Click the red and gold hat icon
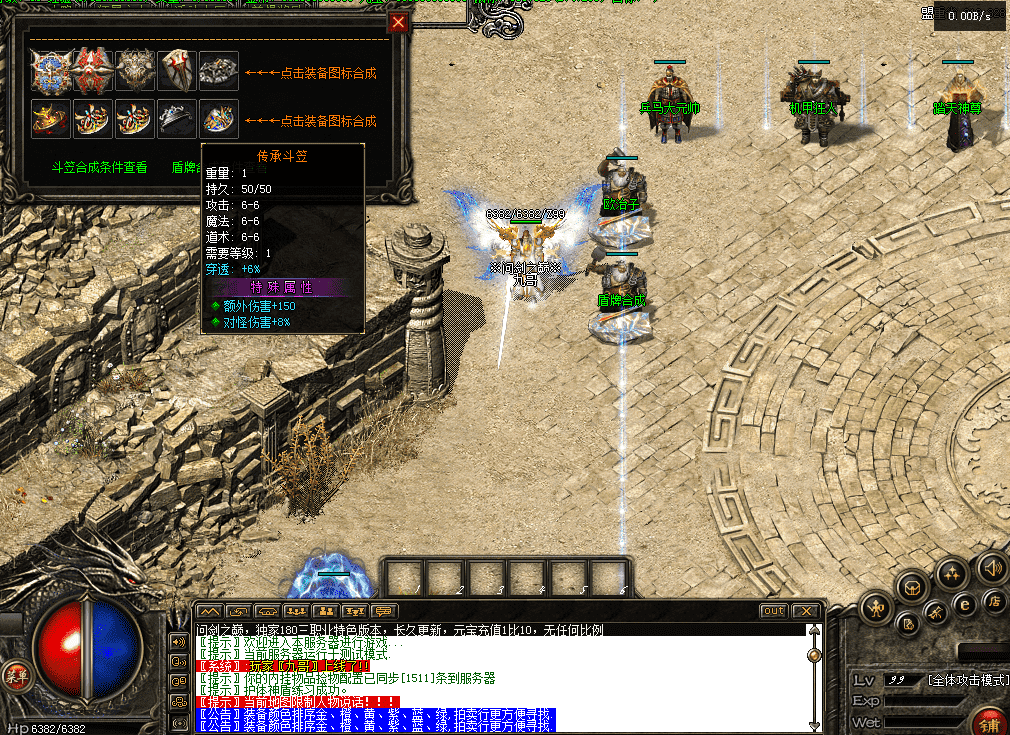This screenshot has width=1010, height=735. 50,118
